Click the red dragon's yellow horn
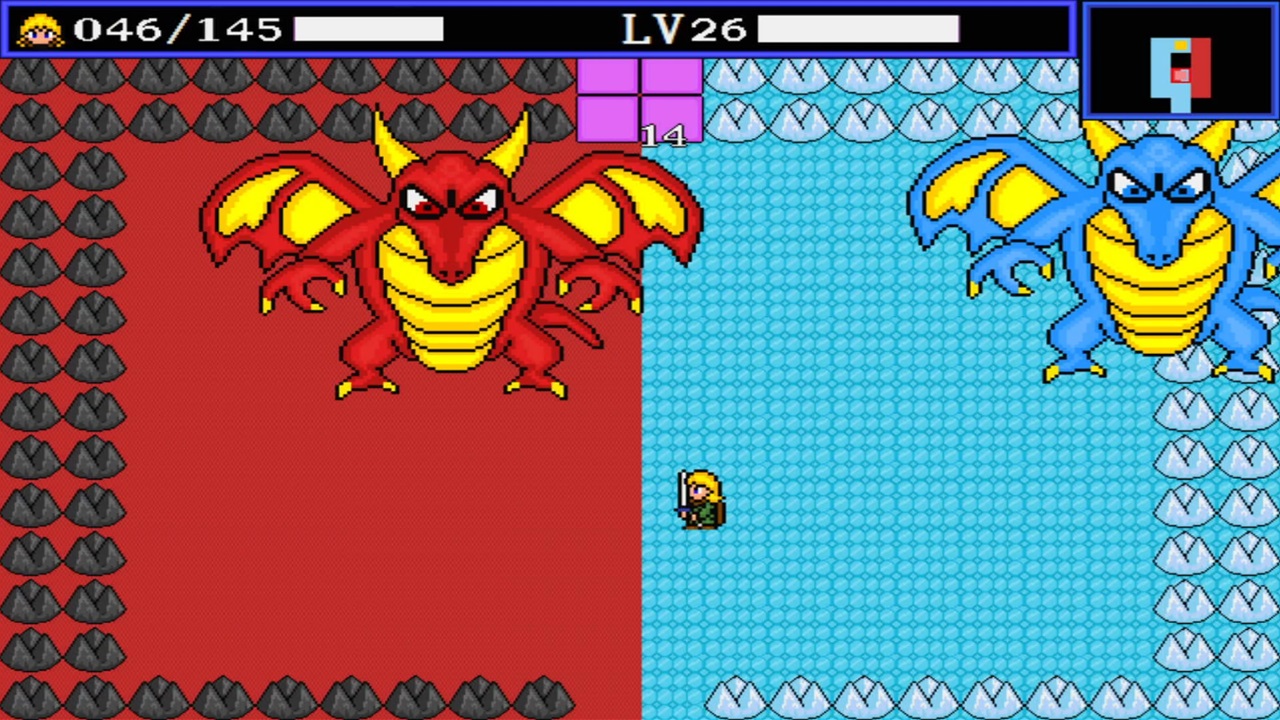The height and width of the screenshot is (720, 1280). 390,140
